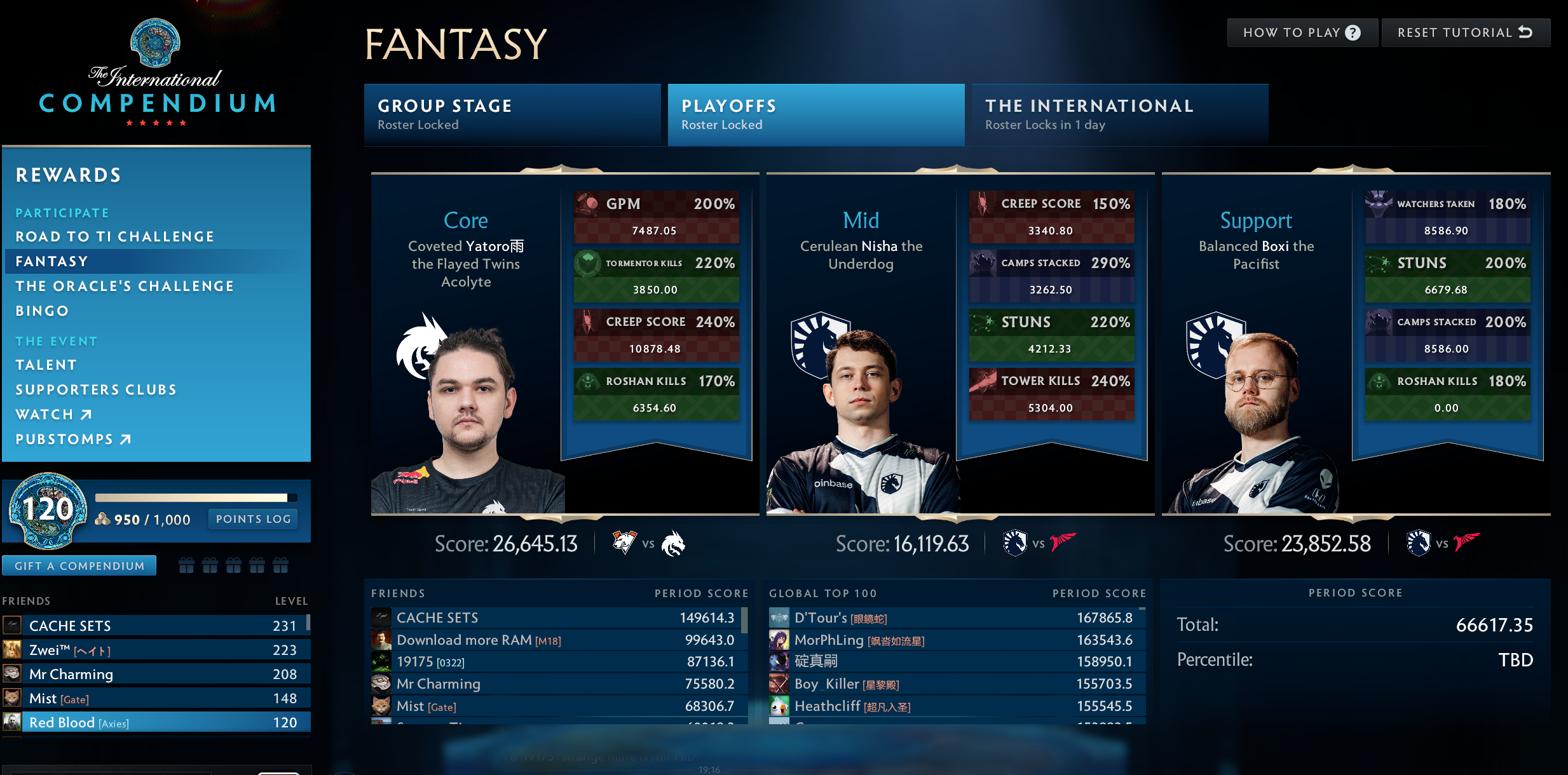Select Fantasy in the Rewards sidebar

coord(52,261)
